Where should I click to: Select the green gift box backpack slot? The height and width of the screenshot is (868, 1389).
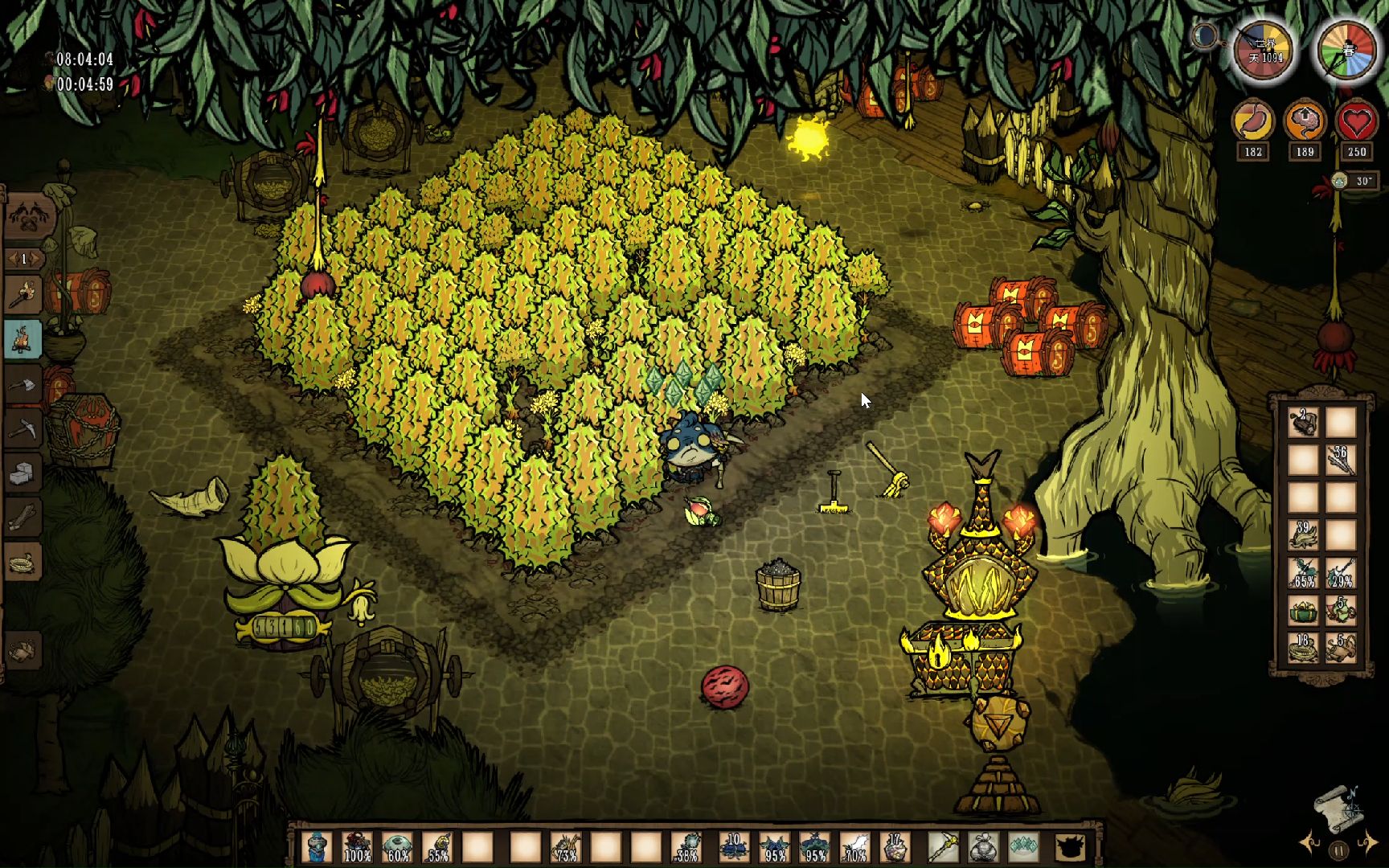(x=1303, y=611)
